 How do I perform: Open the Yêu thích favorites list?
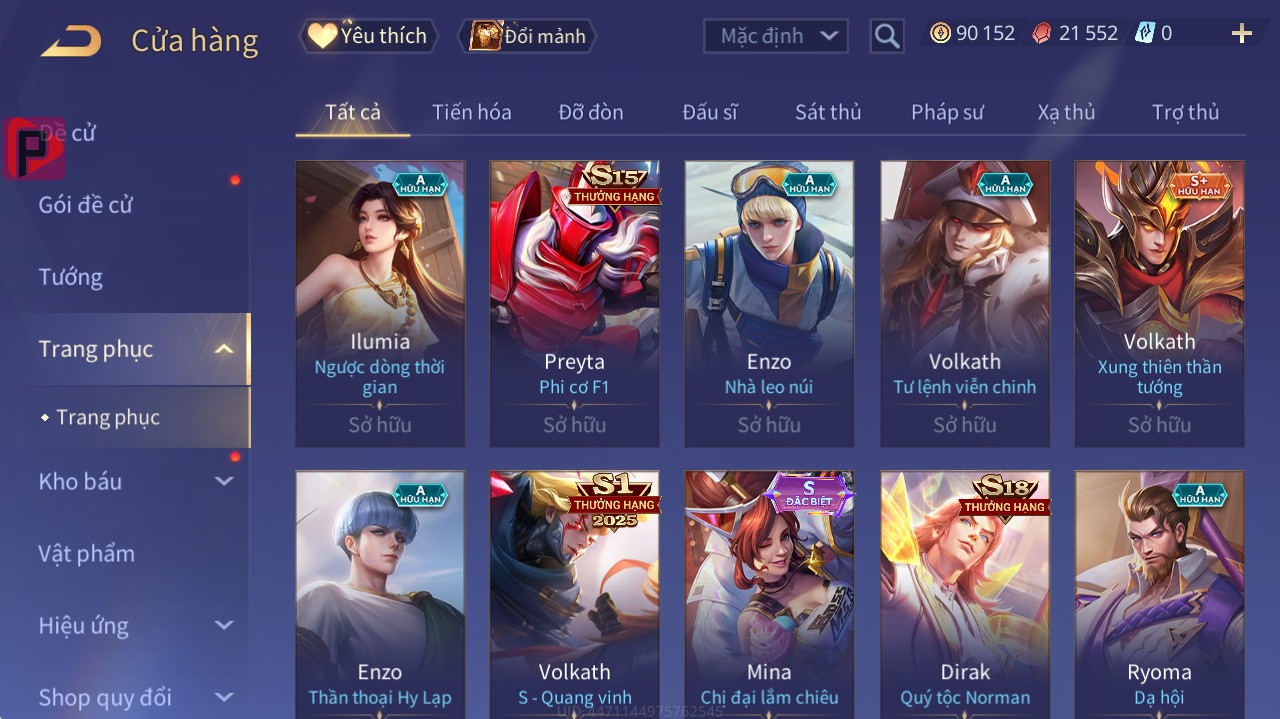369,36
